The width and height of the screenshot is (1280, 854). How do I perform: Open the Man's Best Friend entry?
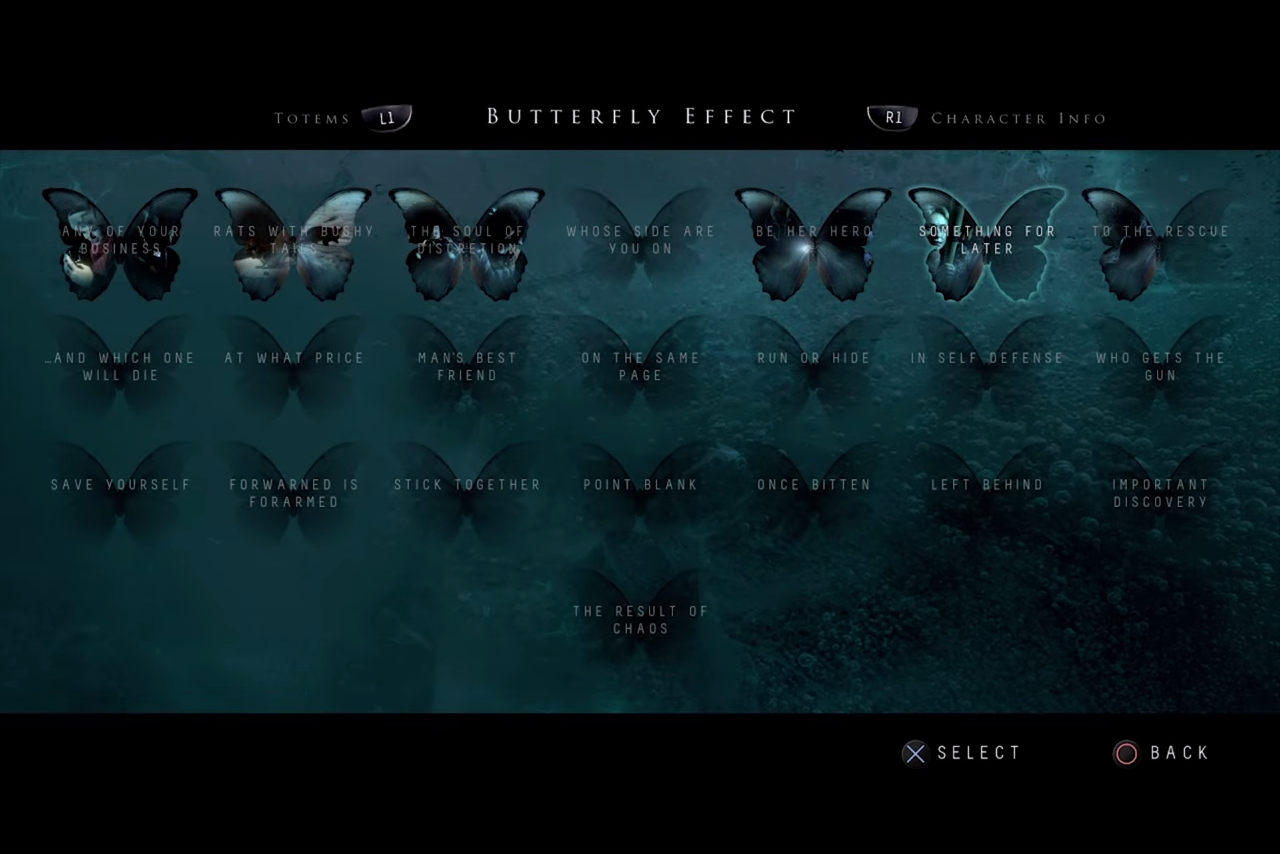tap(467, 367)
